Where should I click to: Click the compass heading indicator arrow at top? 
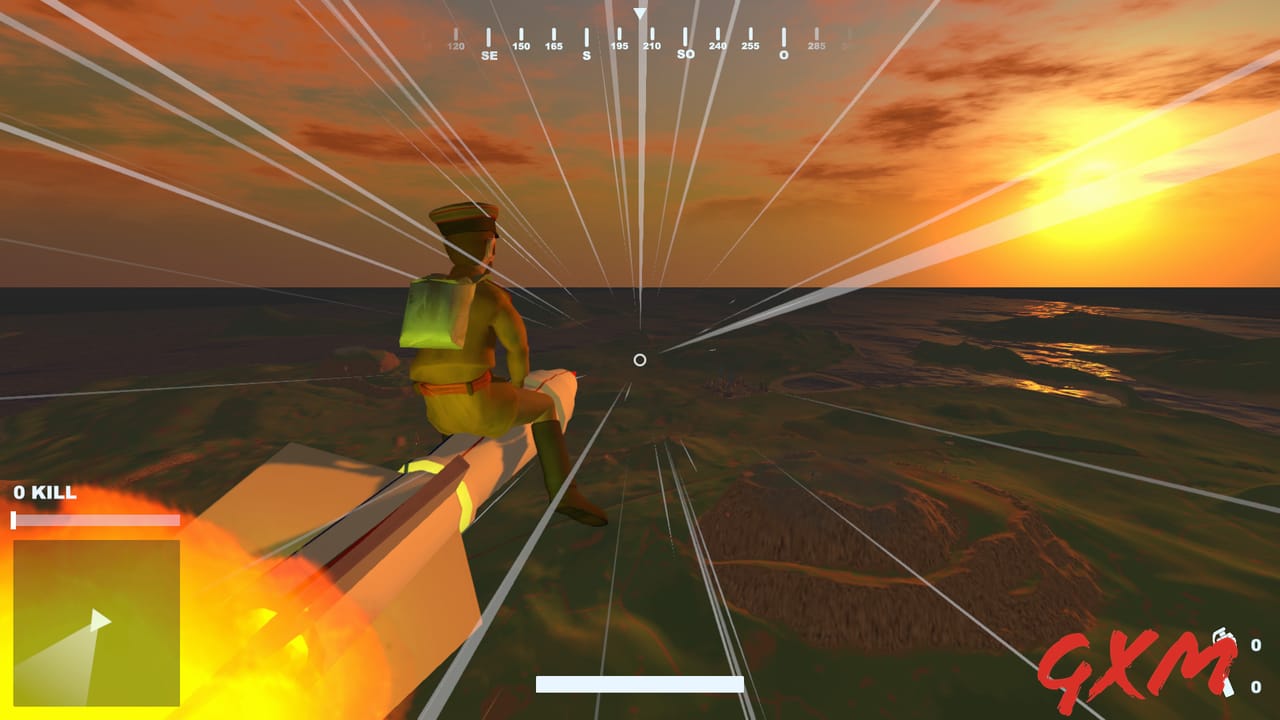638,12
